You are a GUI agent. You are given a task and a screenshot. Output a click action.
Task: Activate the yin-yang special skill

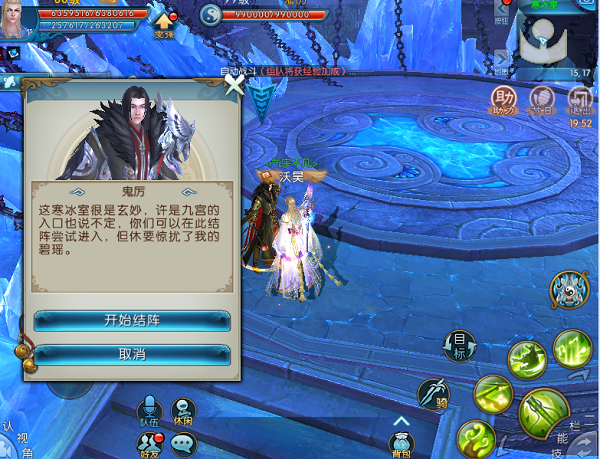point(568,290)
